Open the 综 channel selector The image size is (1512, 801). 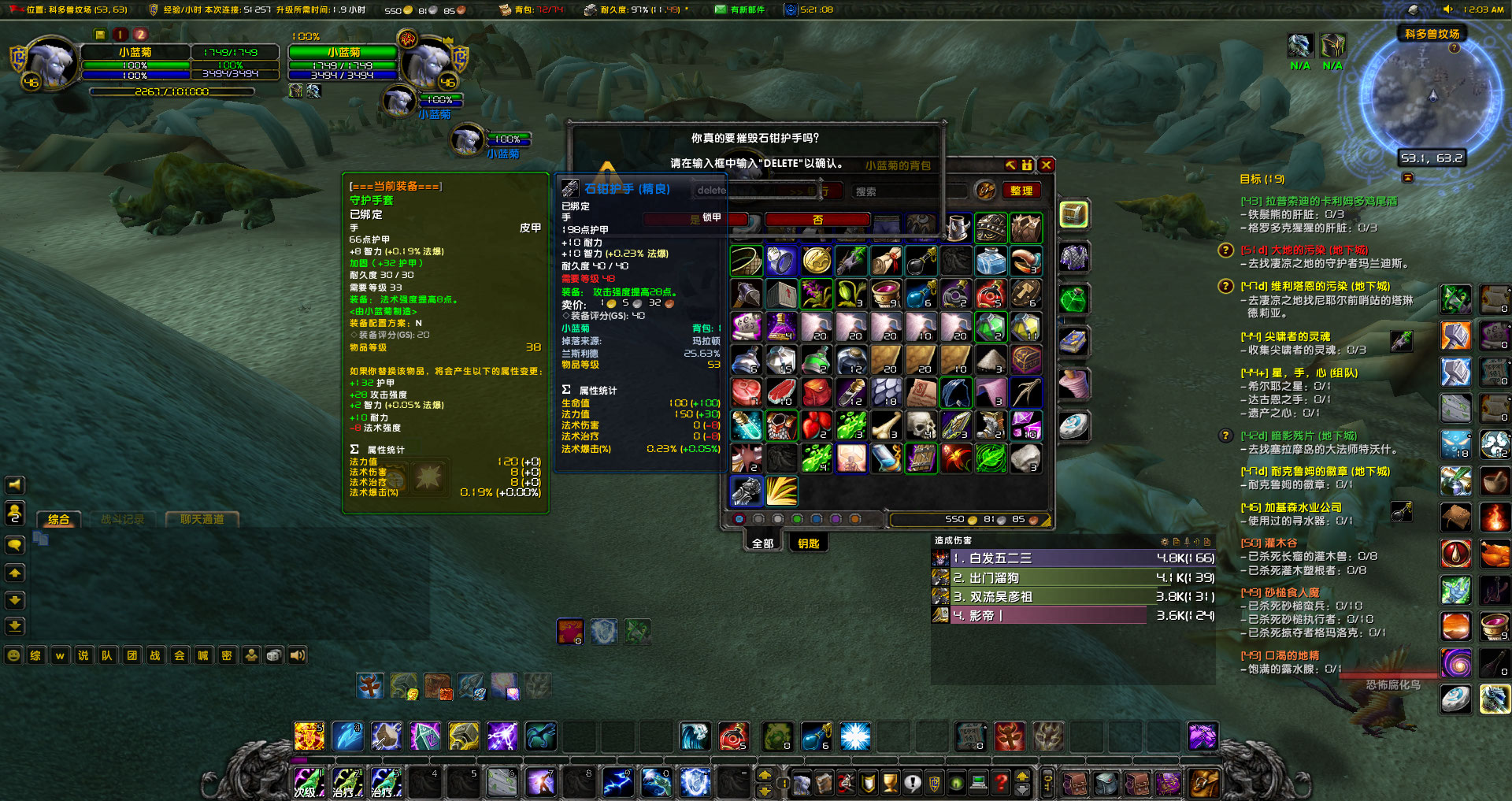click(x=35, y=655)
